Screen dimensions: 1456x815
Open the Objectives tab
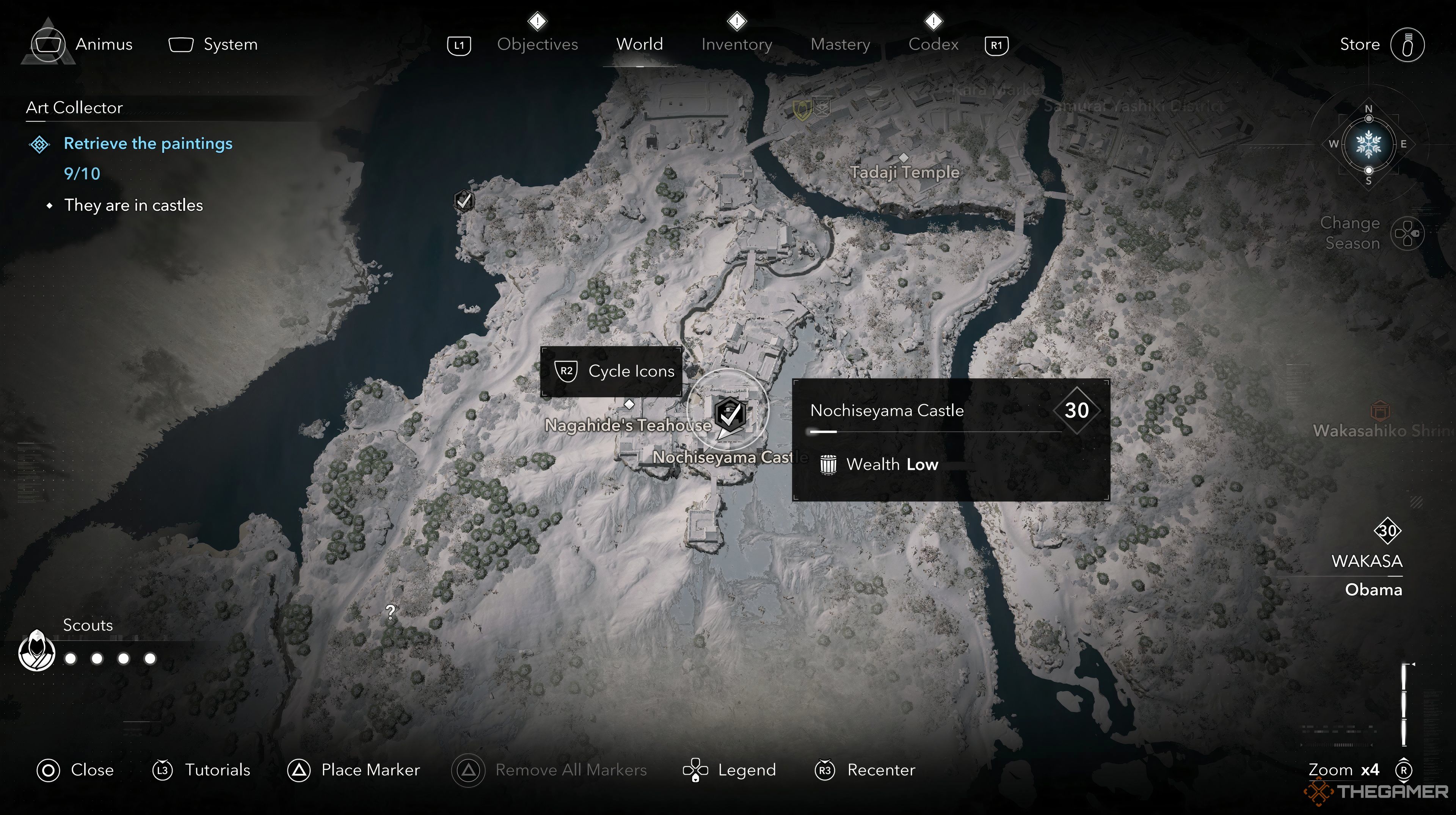click(537, 44)
